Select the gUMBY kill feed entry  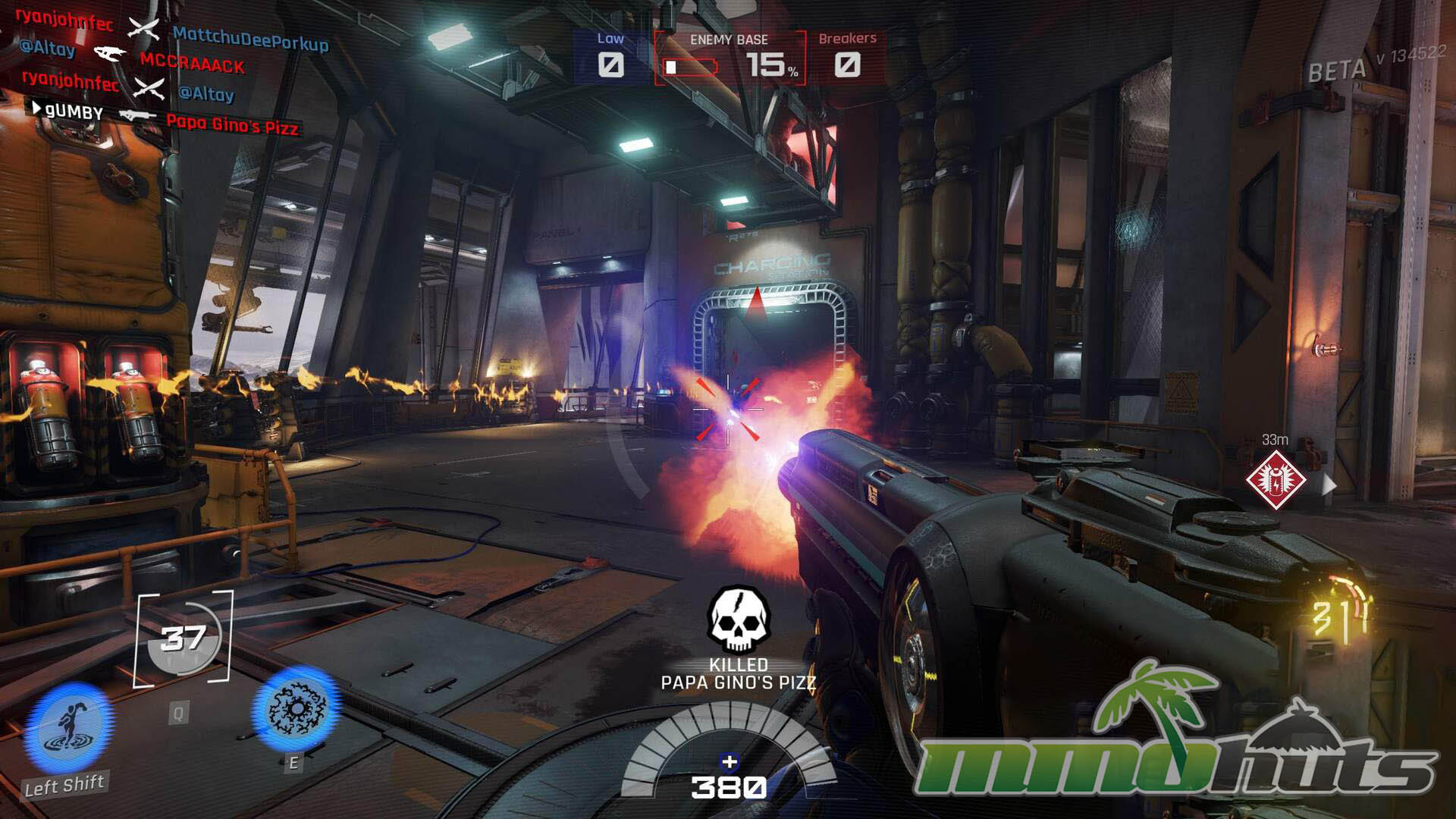click(x=74, y=112)
